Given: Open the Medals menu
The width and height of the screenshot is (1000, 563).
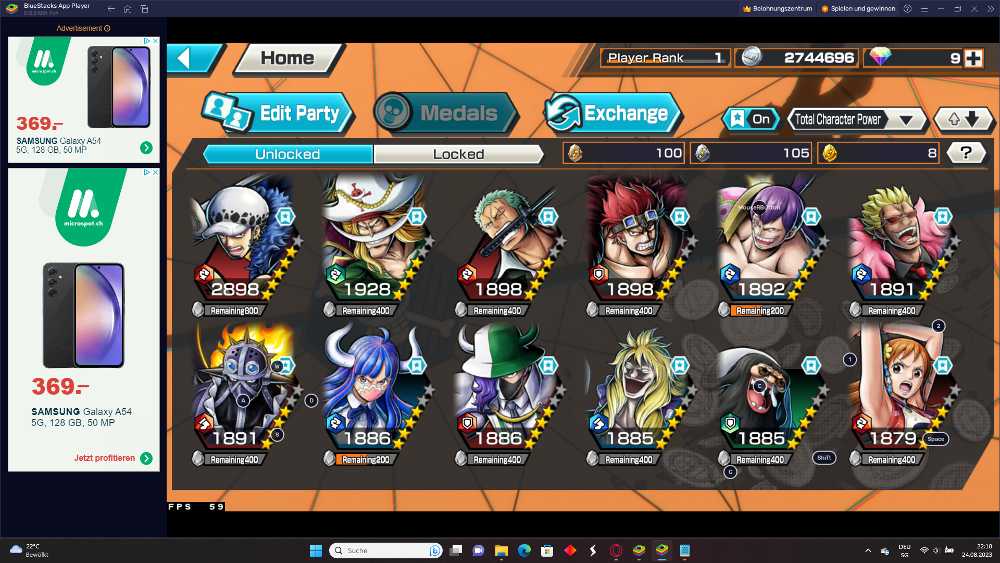Looking at the screenshot, I should click(445, 113).
